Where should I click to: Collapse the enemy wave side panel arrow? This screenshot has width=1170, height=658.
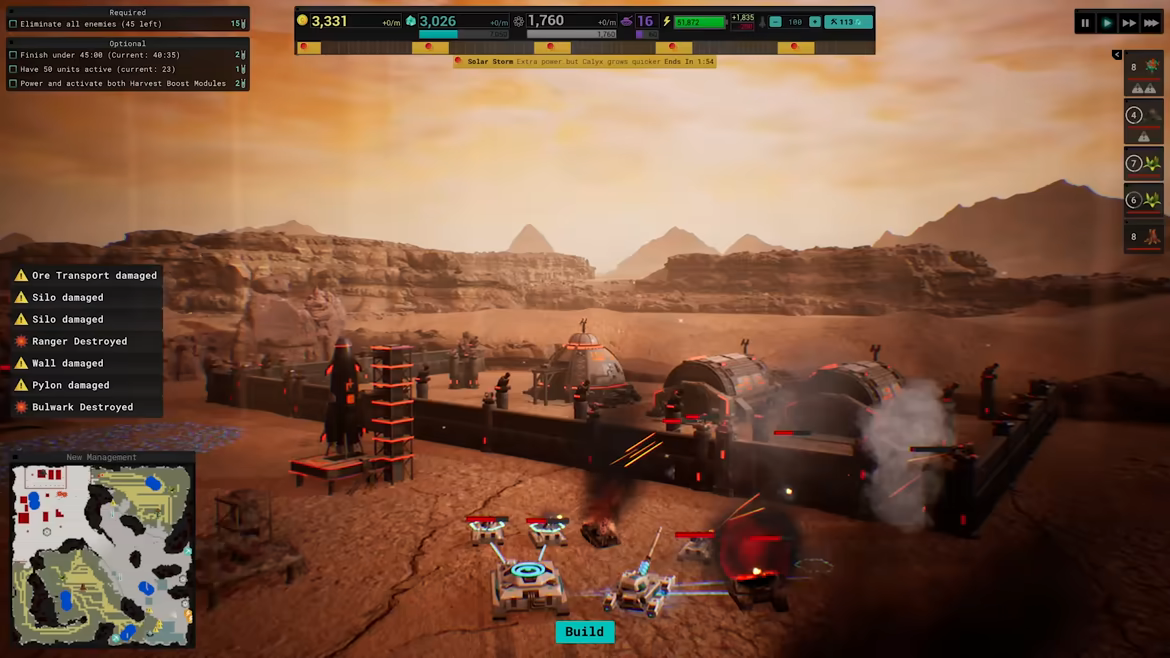tap(1117, 55)
